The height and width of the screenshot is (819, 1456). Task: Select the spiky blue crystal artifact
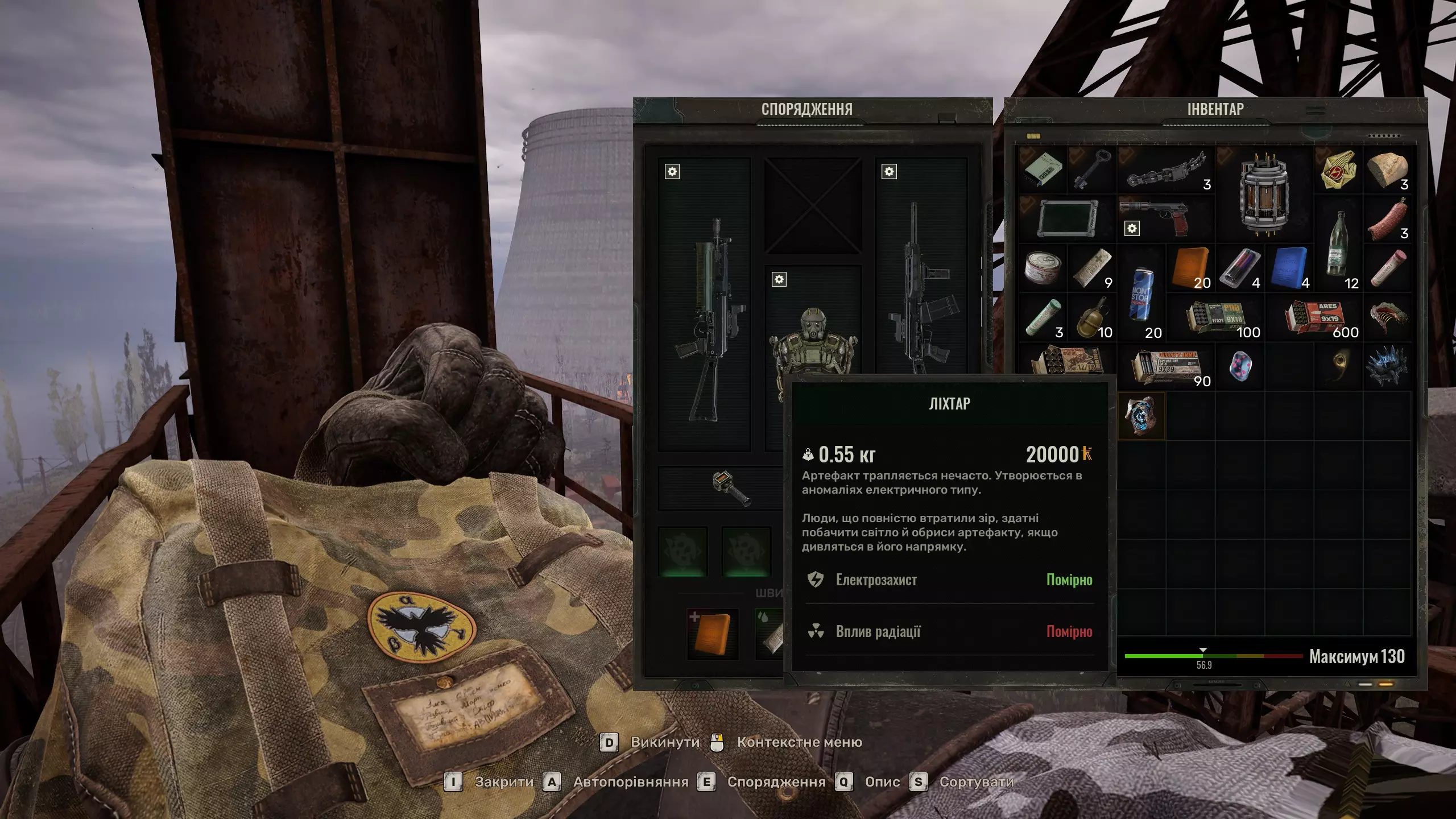1388,366
